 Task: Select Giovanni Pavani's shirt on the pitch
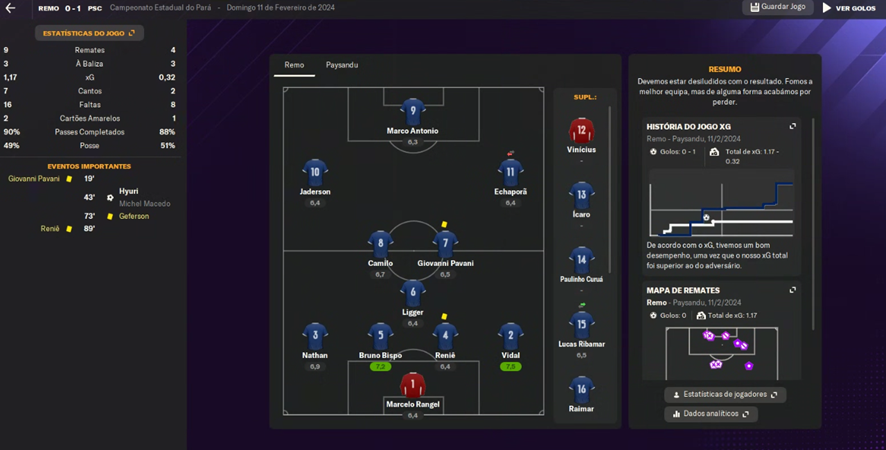point(446,243)
